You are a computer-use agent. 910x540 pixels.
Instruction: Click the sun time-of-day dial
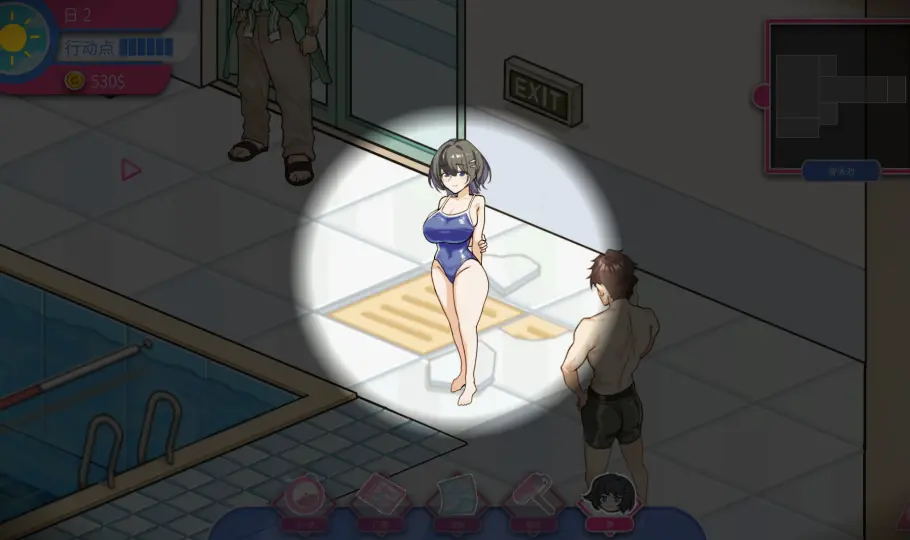click(x=17, y=39)
